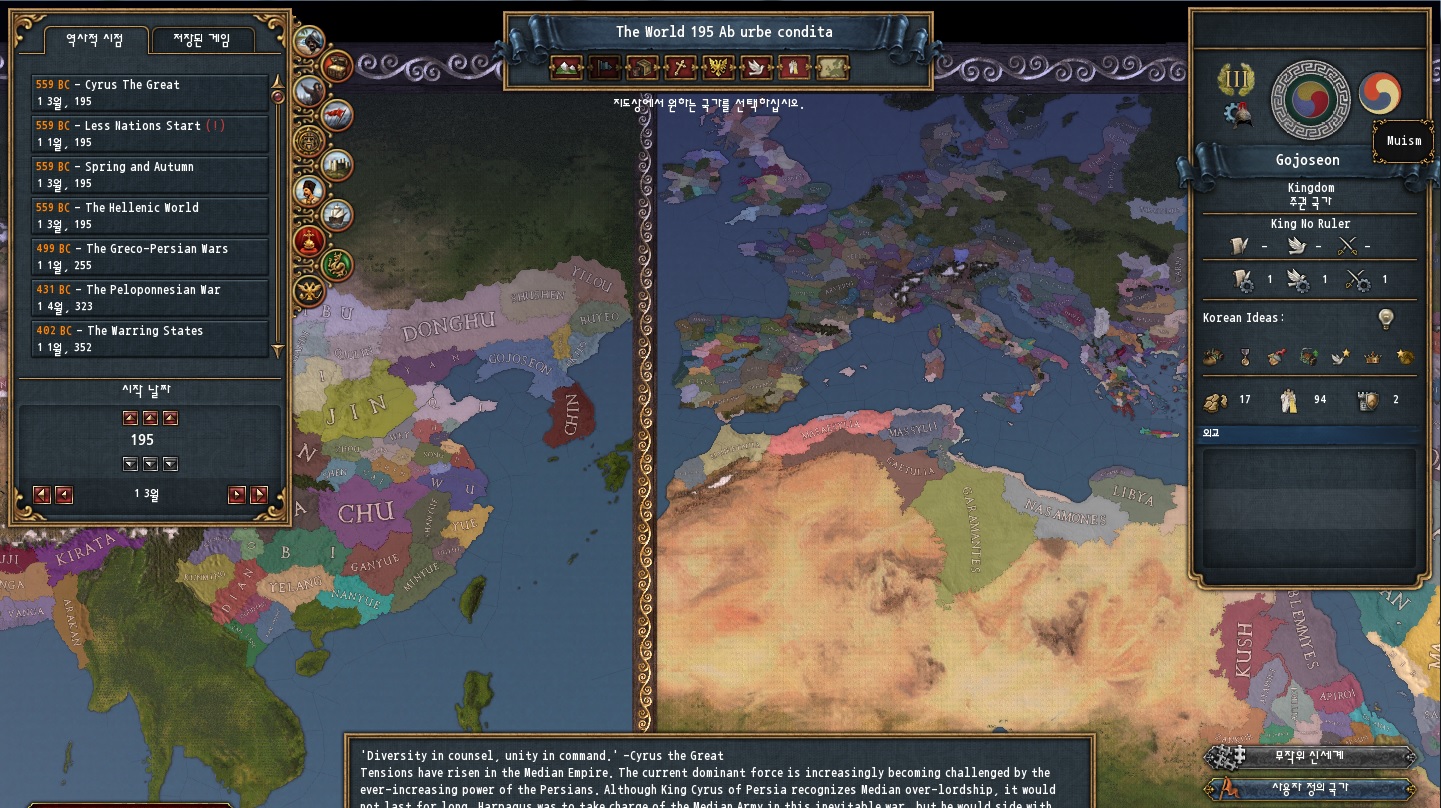Switch to the trade goods map mode

[x=642, y=68]
